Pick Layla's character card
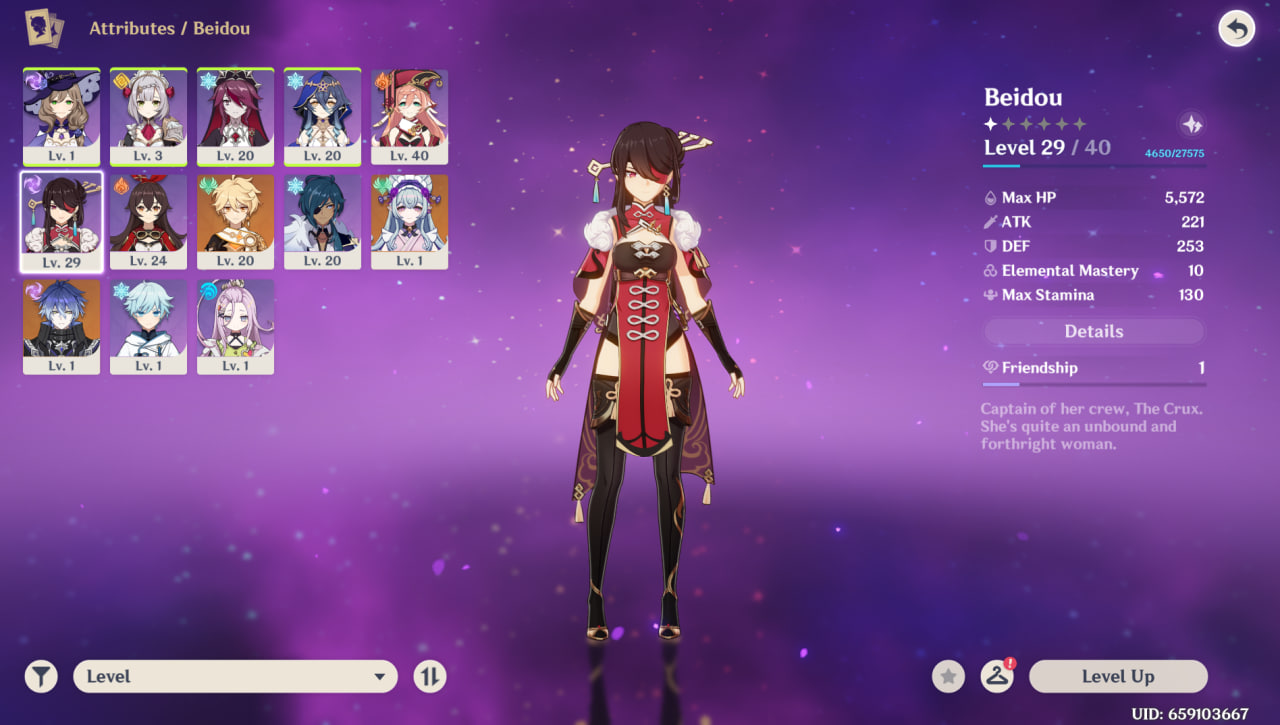1280x725 pixels. (322, 116)
